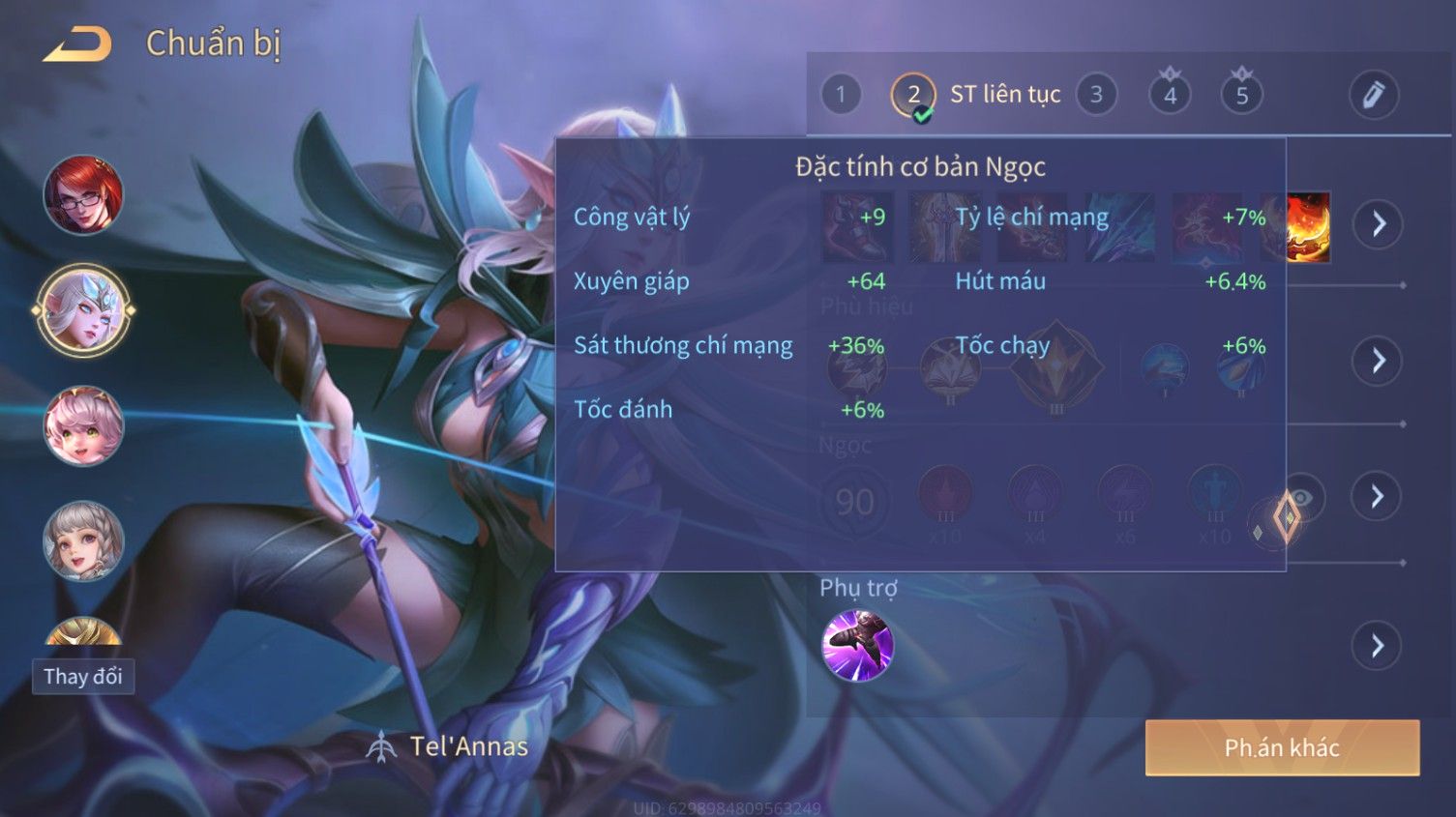The image size is (1456, 817).
Task: Select the flaming item icon in equipment row
Action: click(x=1308, y=228)
